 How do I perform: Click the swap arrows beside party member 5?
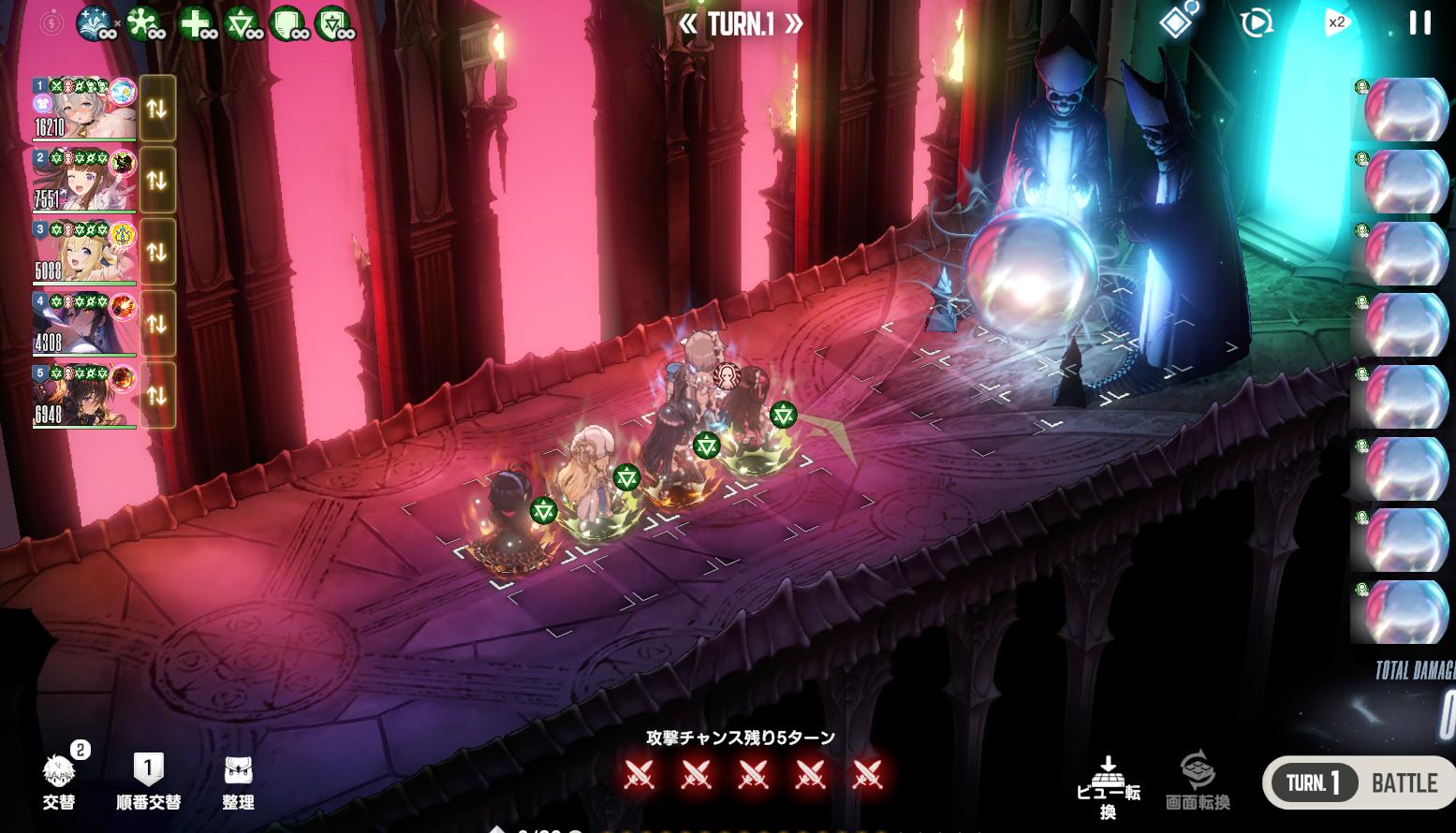(x=157, y=396)
